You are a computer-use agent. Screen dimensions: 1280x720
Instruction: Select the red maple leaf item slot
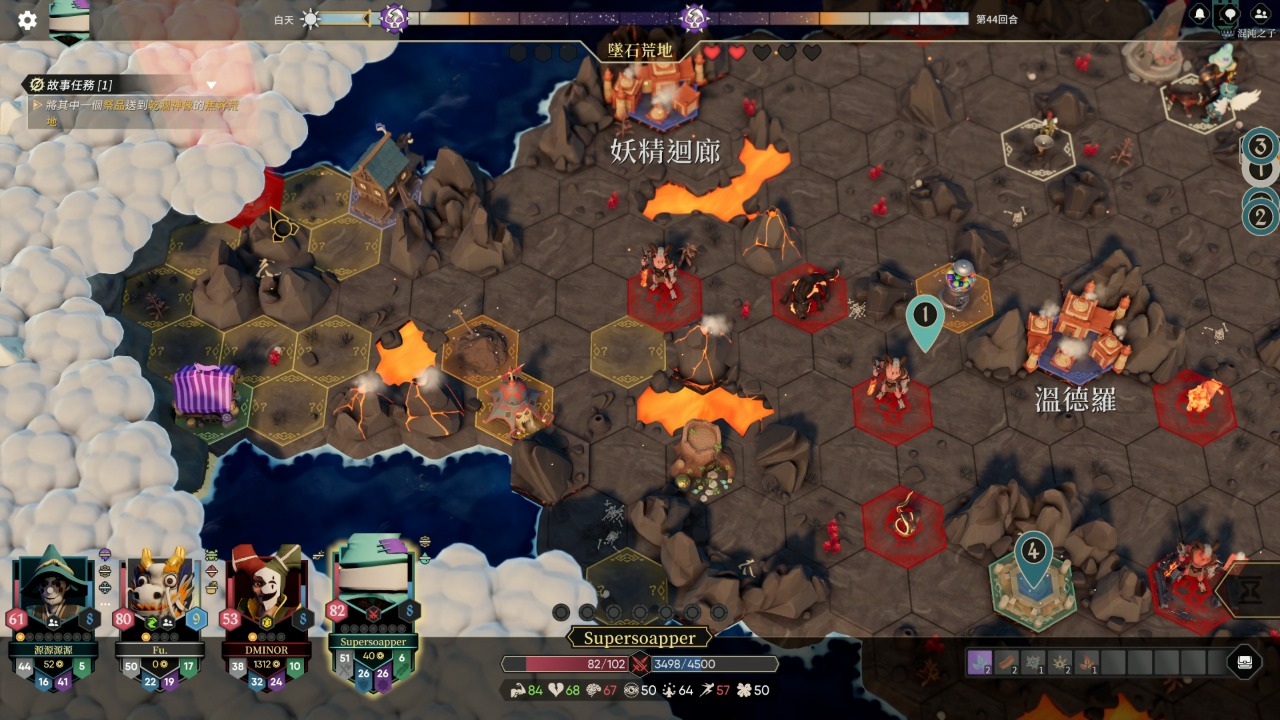[x=1086, y=662]
